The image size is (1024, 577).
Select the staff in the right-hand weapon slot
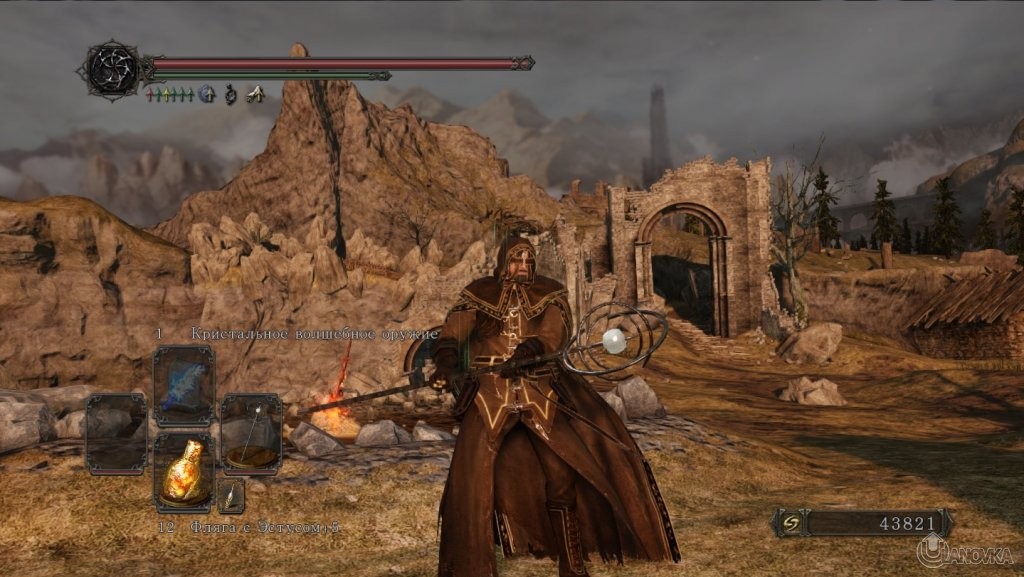pyautogui.click(x=250, y=434)
